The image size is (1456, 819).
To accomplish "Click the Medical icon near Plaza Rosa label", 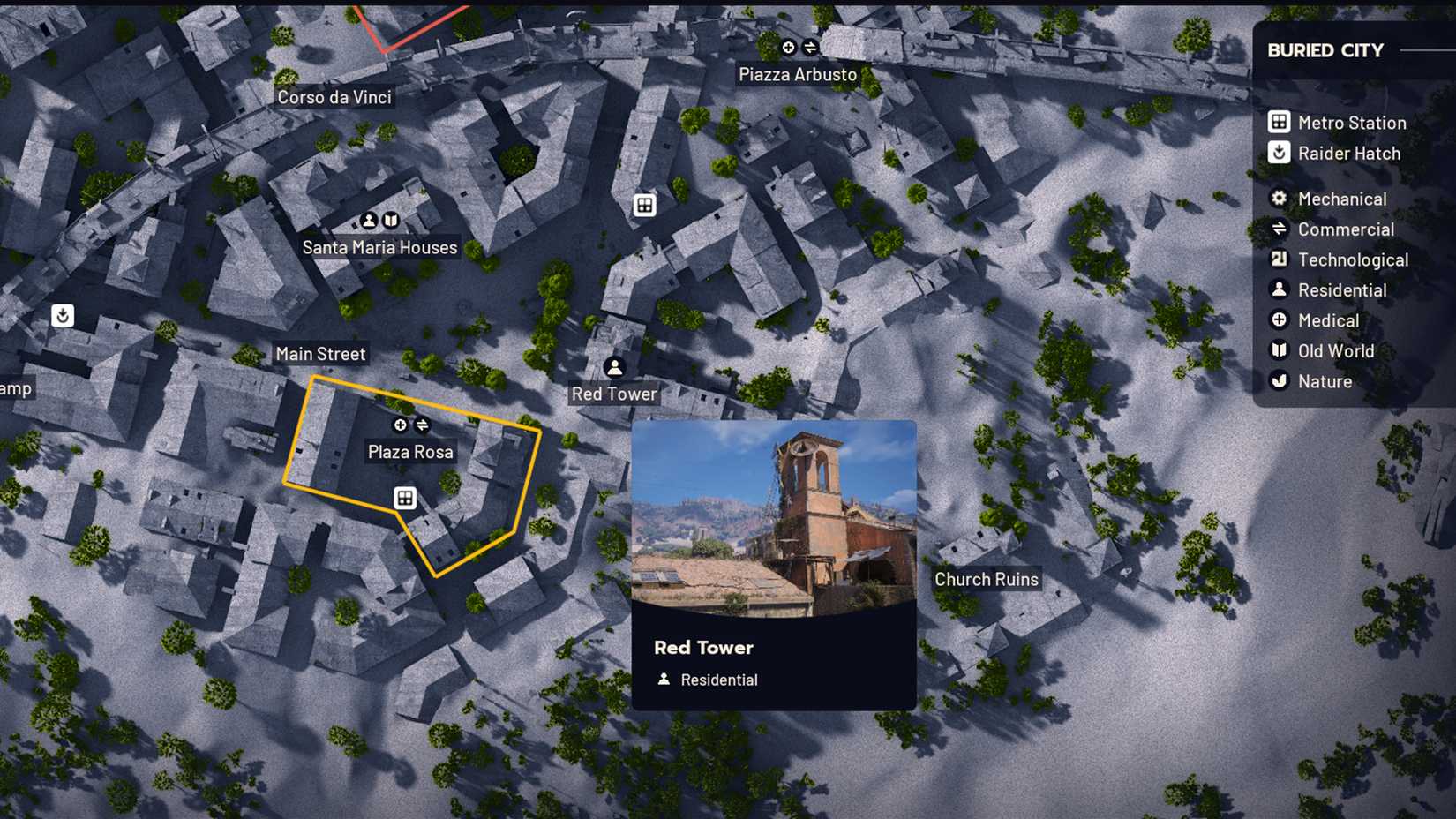I will pos(400,425).
